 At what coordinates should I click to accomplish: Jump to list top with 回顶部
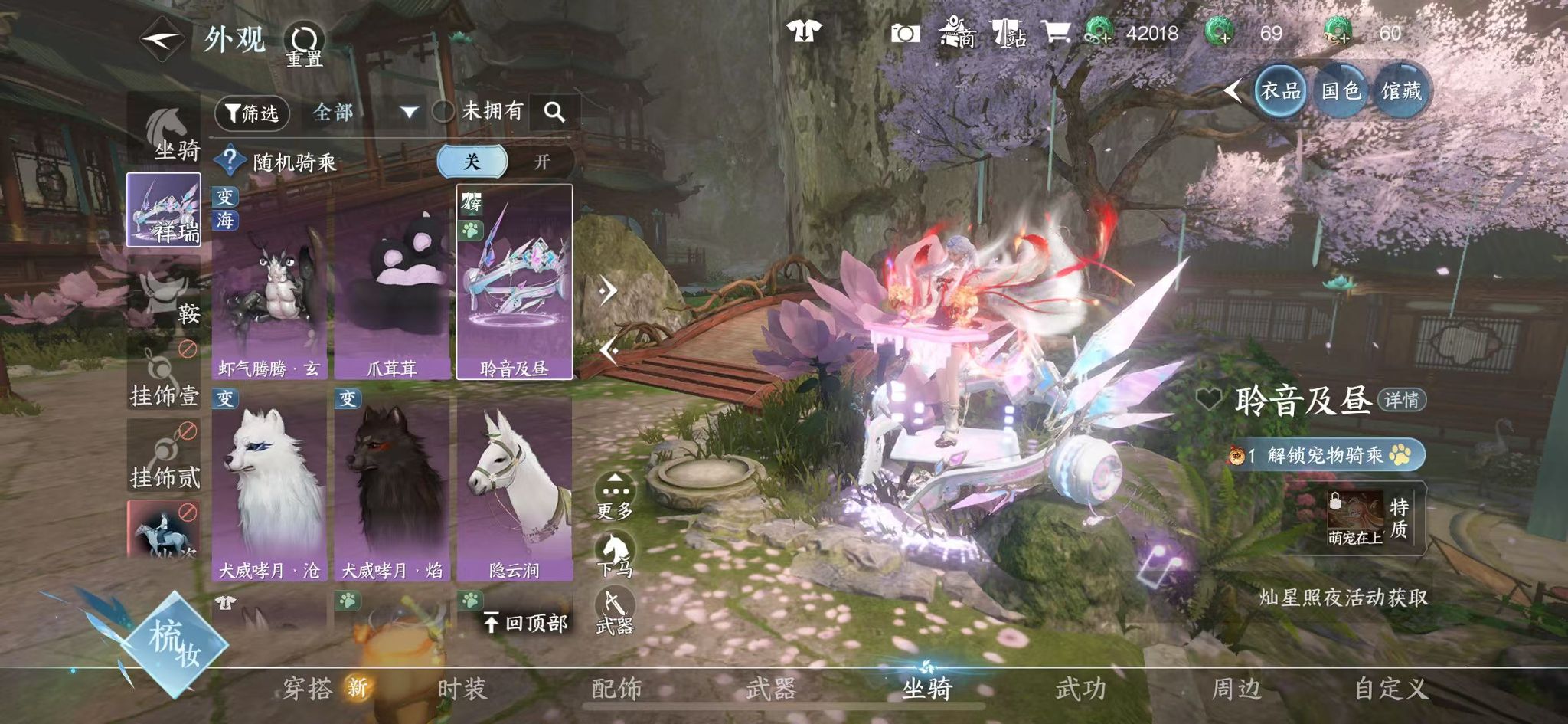[526, 622]
